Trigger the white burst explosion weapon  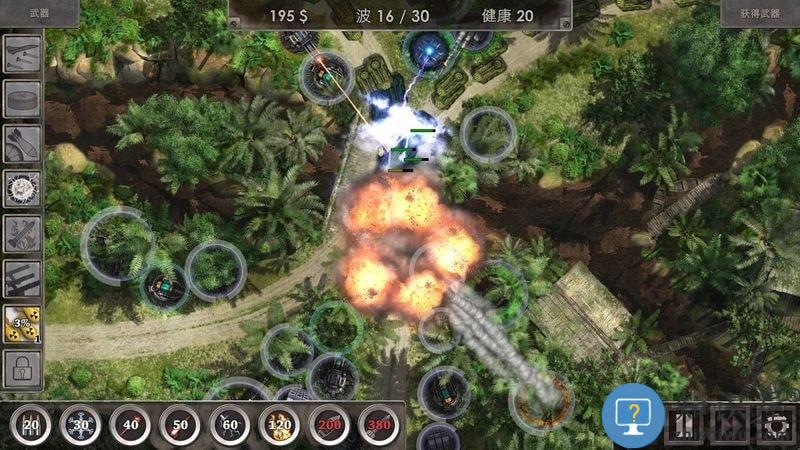tap(22, 188)
